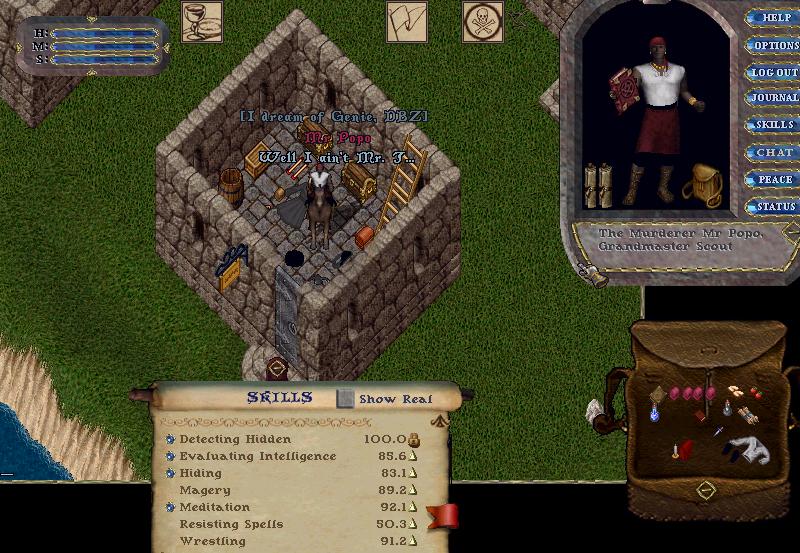Image resolution: width=800 pixels, height=553 pixels.
Task: Open the backpack icon on paperdoll
Action: point(703,184)
